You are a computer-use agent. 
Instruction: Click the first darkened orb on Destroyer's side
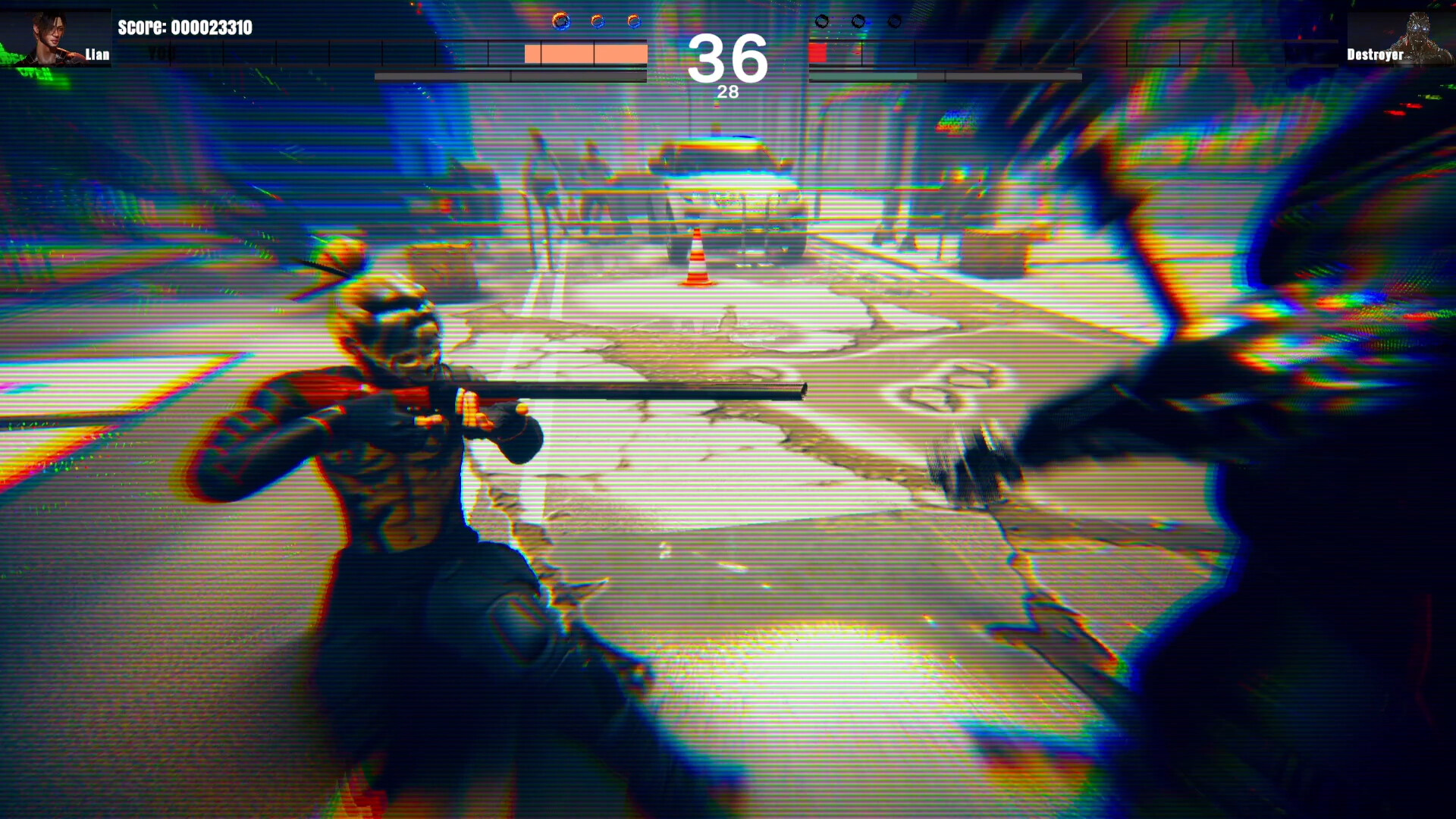(x=822, y=21)
